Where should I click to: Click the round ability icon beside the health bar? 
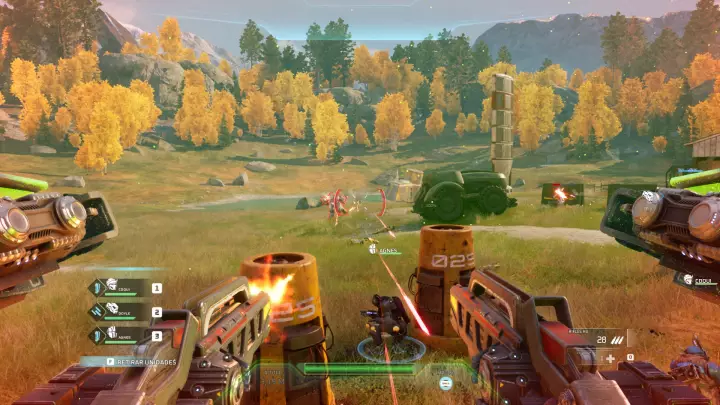pos(446,382)
